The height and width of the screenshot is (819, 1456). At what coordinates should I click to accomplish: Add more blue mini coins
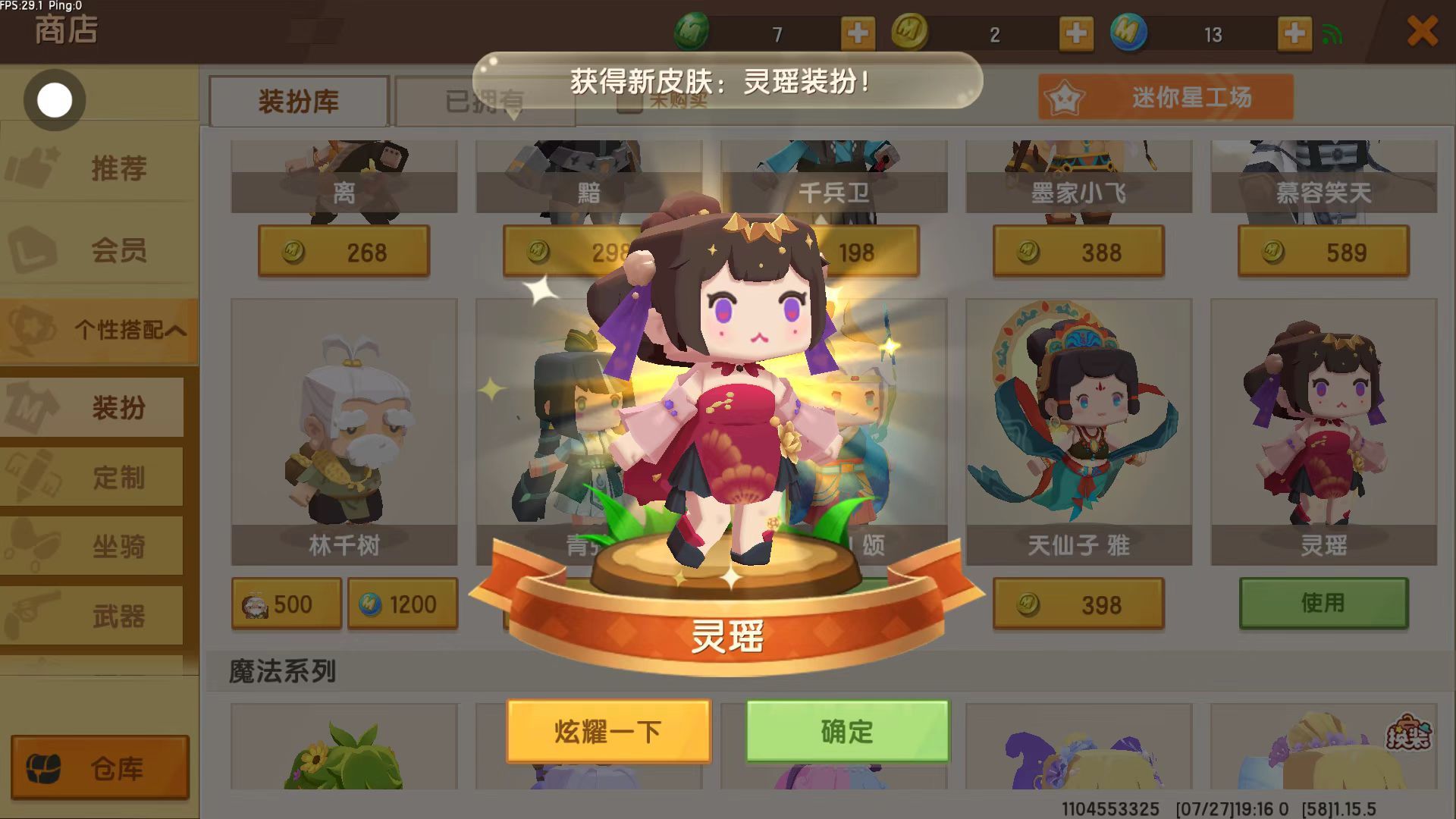(1294, 33)
